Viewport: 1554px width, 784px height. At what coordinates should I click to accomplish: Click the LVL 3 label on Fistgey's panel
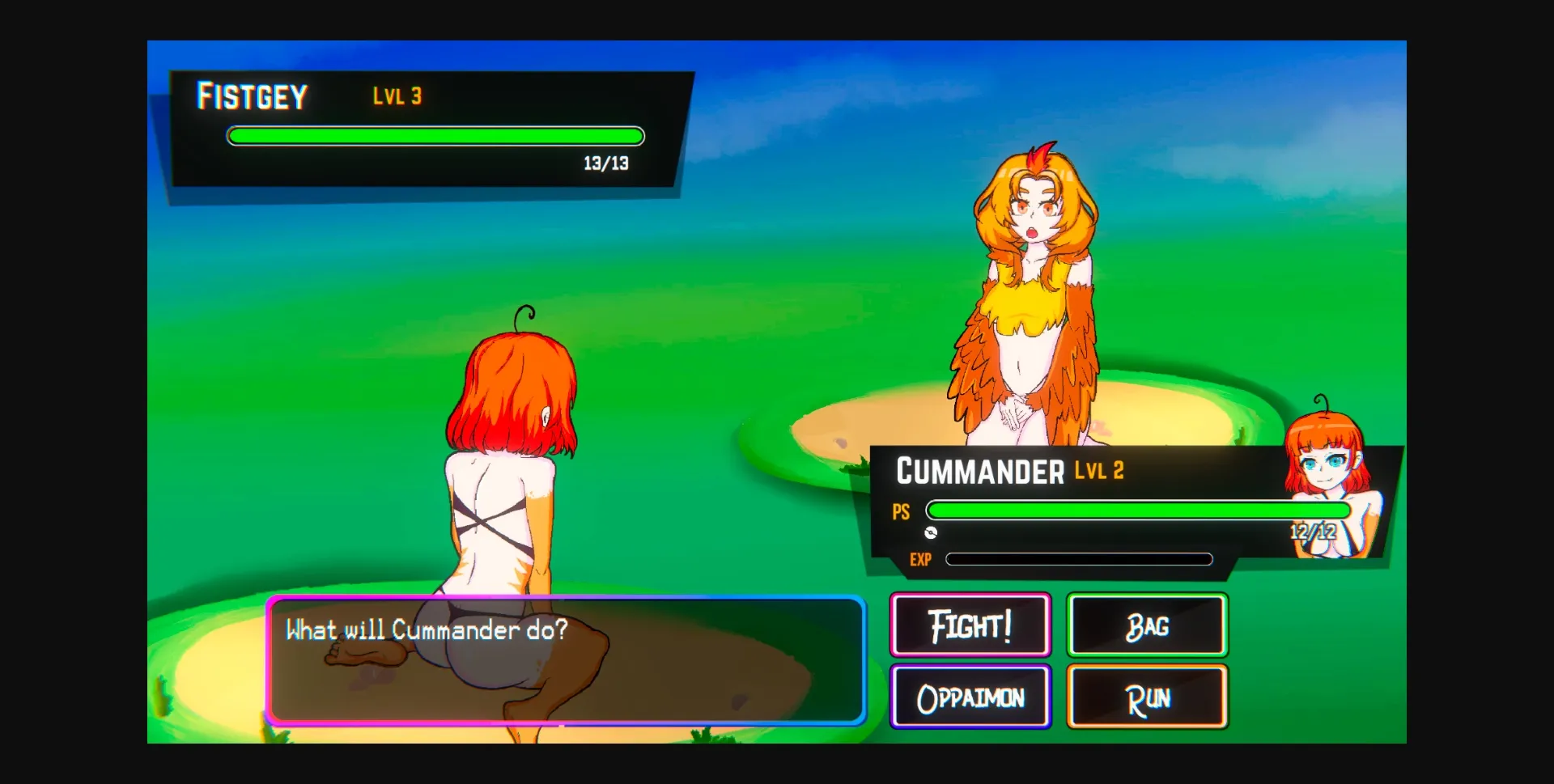tap(397, 95)
